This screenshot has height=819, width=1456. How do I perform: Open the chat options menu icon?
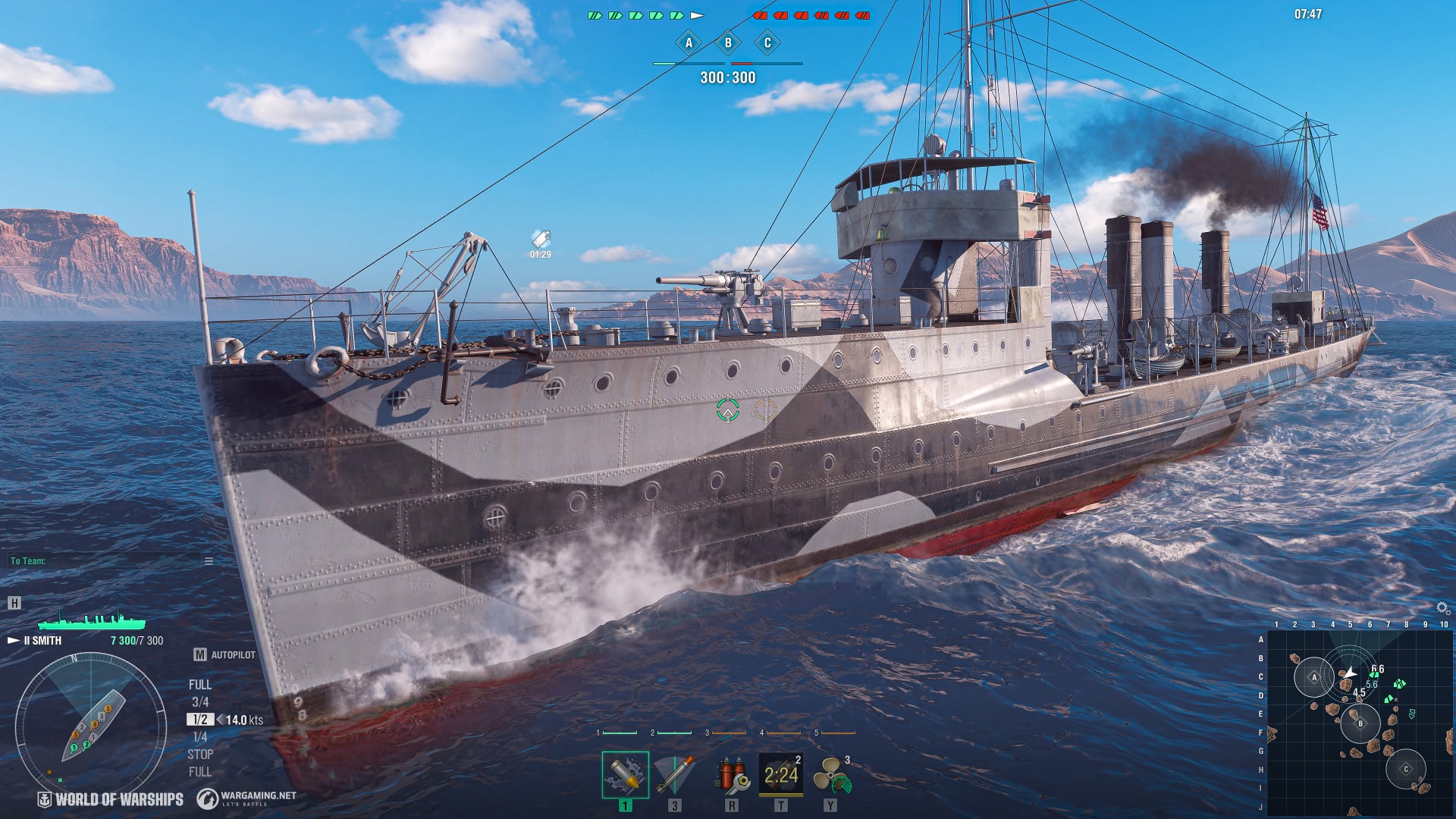point(209,561)
